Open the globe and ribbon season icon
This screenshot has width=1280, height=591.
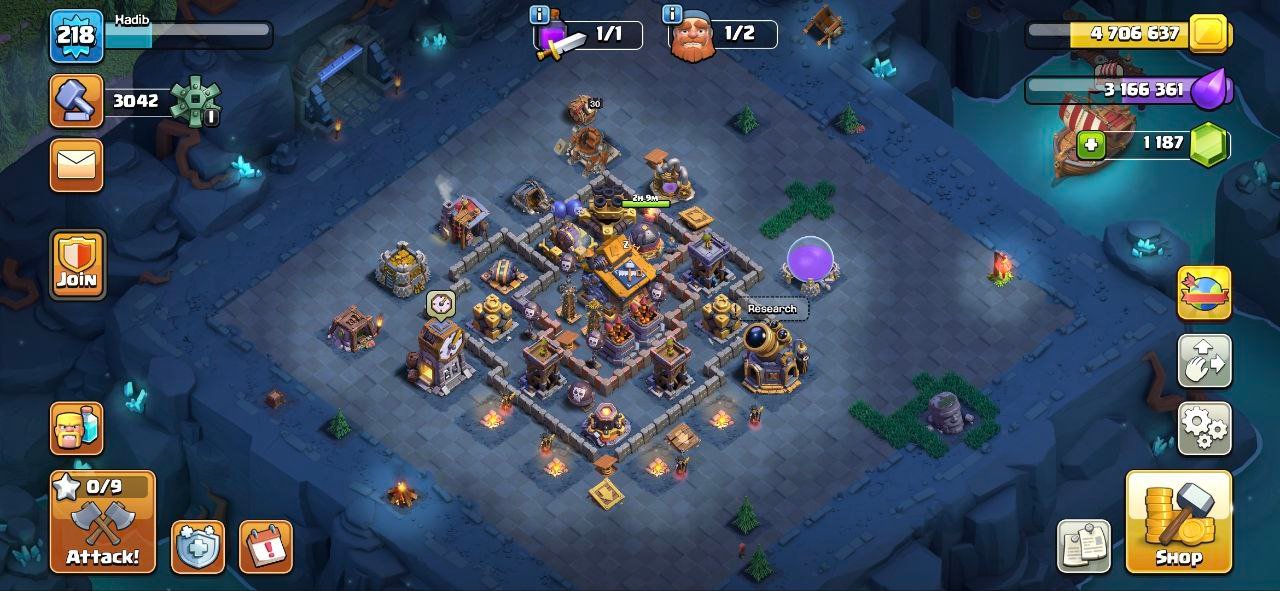click(1204, 293)
